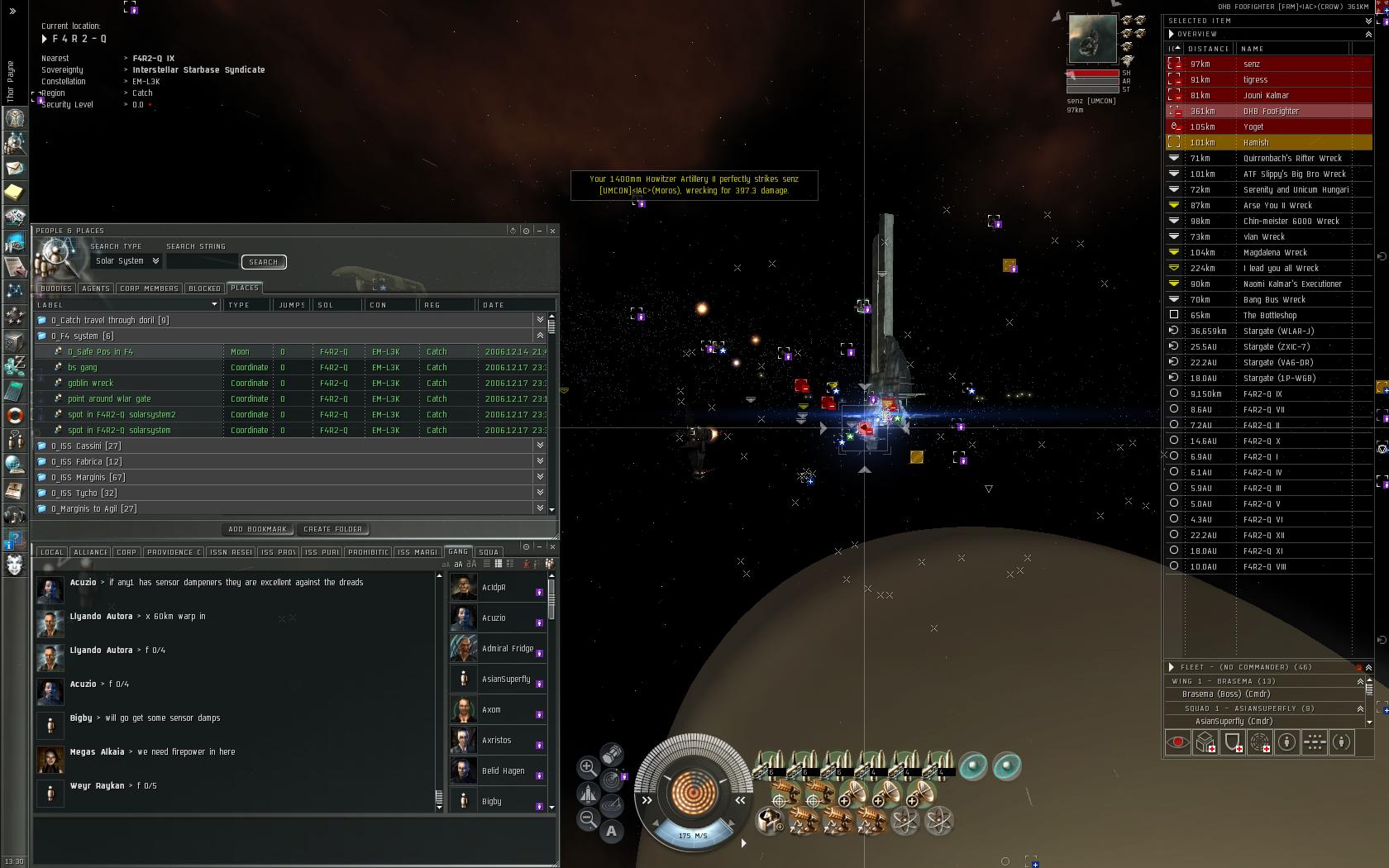Click the Create Folder button
This screenshot has width=1389, height=868.
(x=332, y=529)
